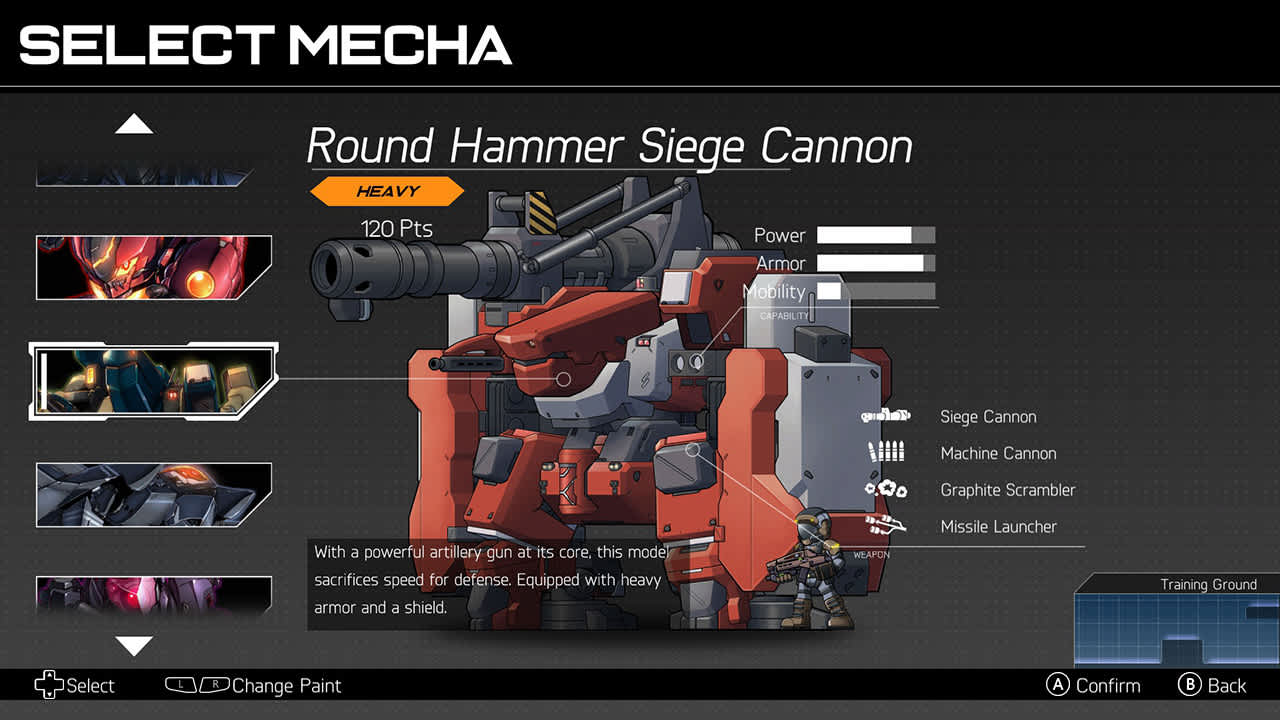
Task: Click the Machine Cannon ammo icon
Action: 884,453
